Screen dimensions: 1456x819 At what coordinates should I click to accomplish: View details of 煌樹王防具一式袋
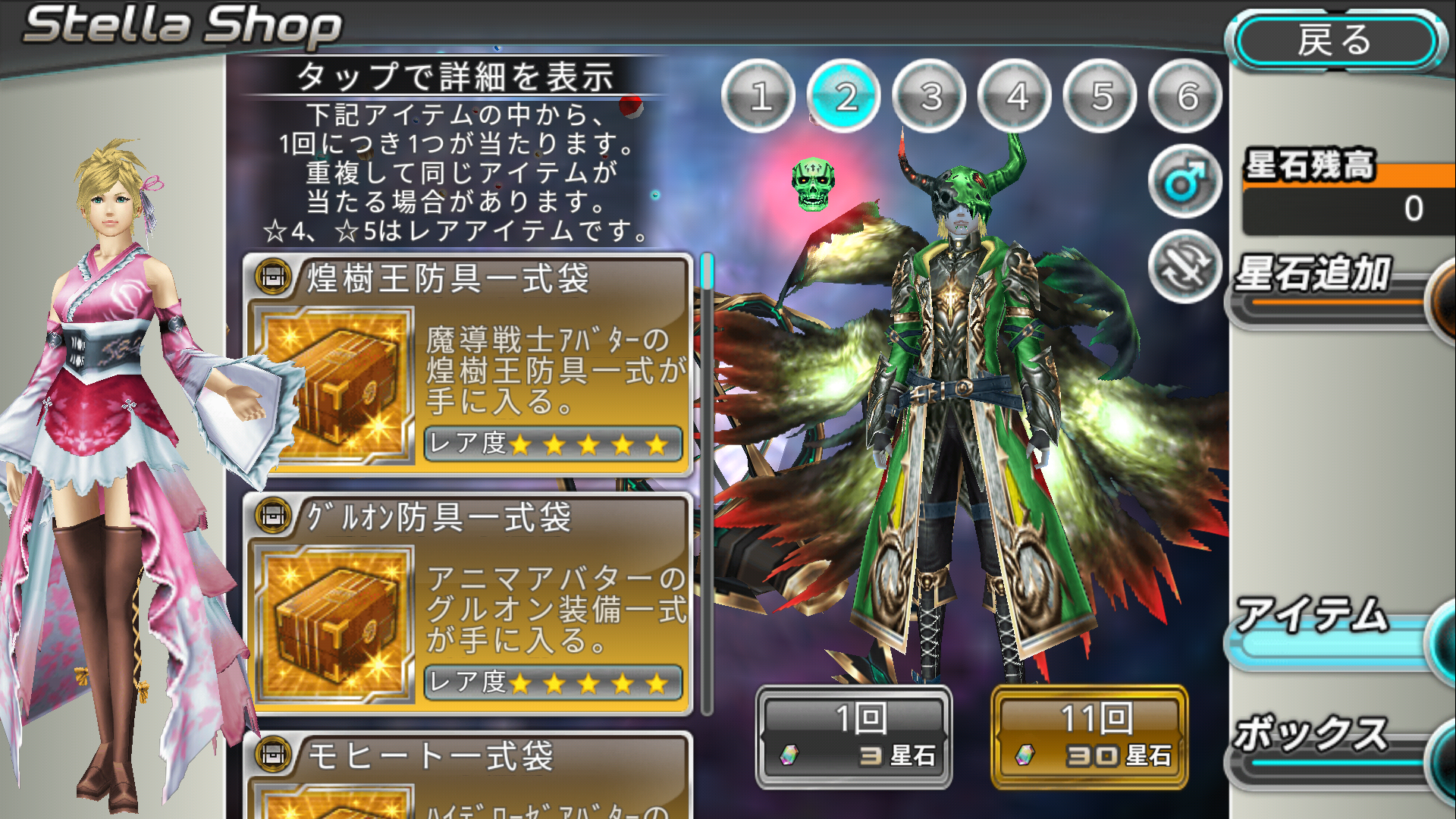pyautogui.click(x=468, y=366)
